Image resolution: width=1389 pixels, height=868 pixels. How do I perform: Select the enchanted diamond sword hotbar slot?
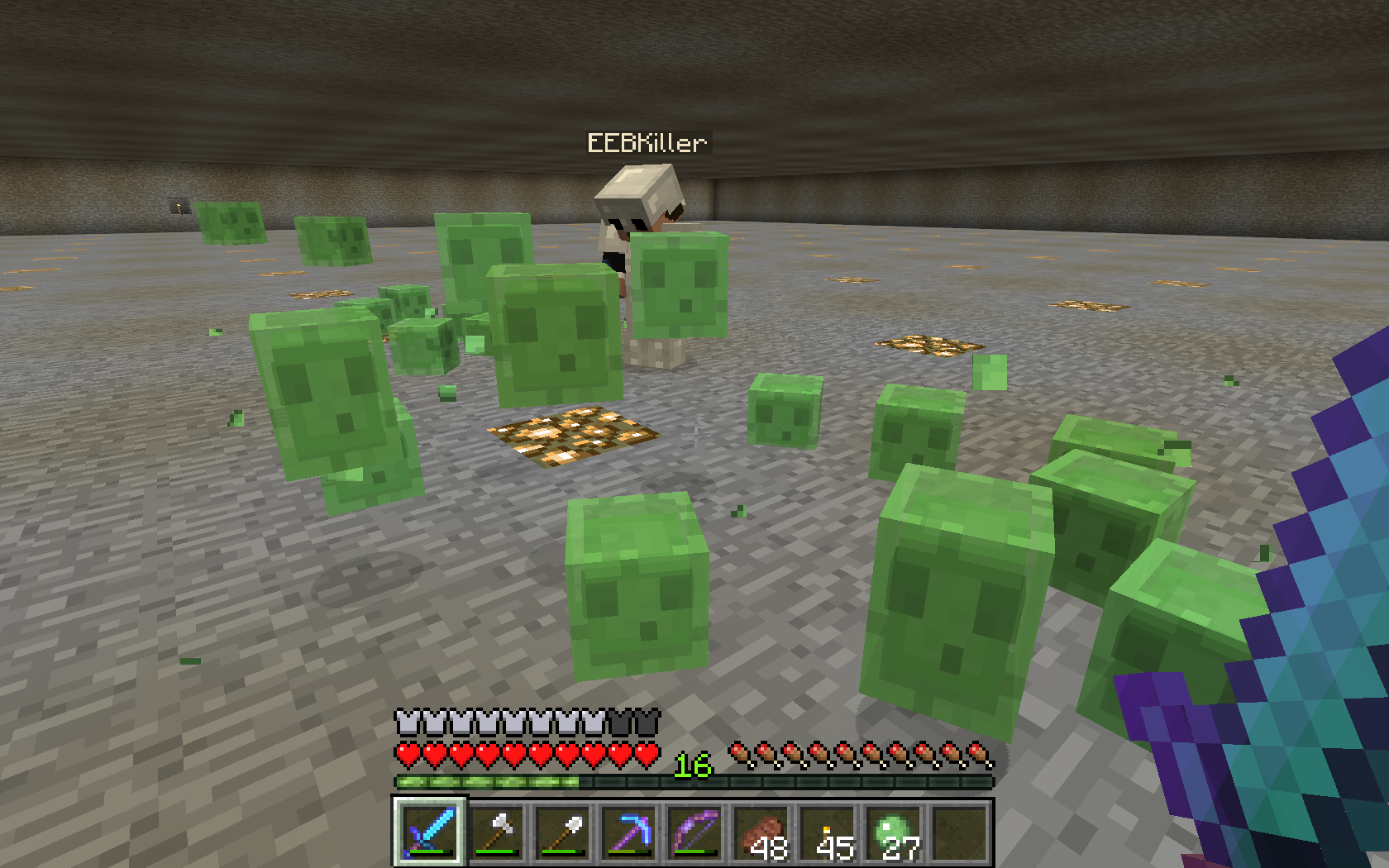[x=430, y=831]
